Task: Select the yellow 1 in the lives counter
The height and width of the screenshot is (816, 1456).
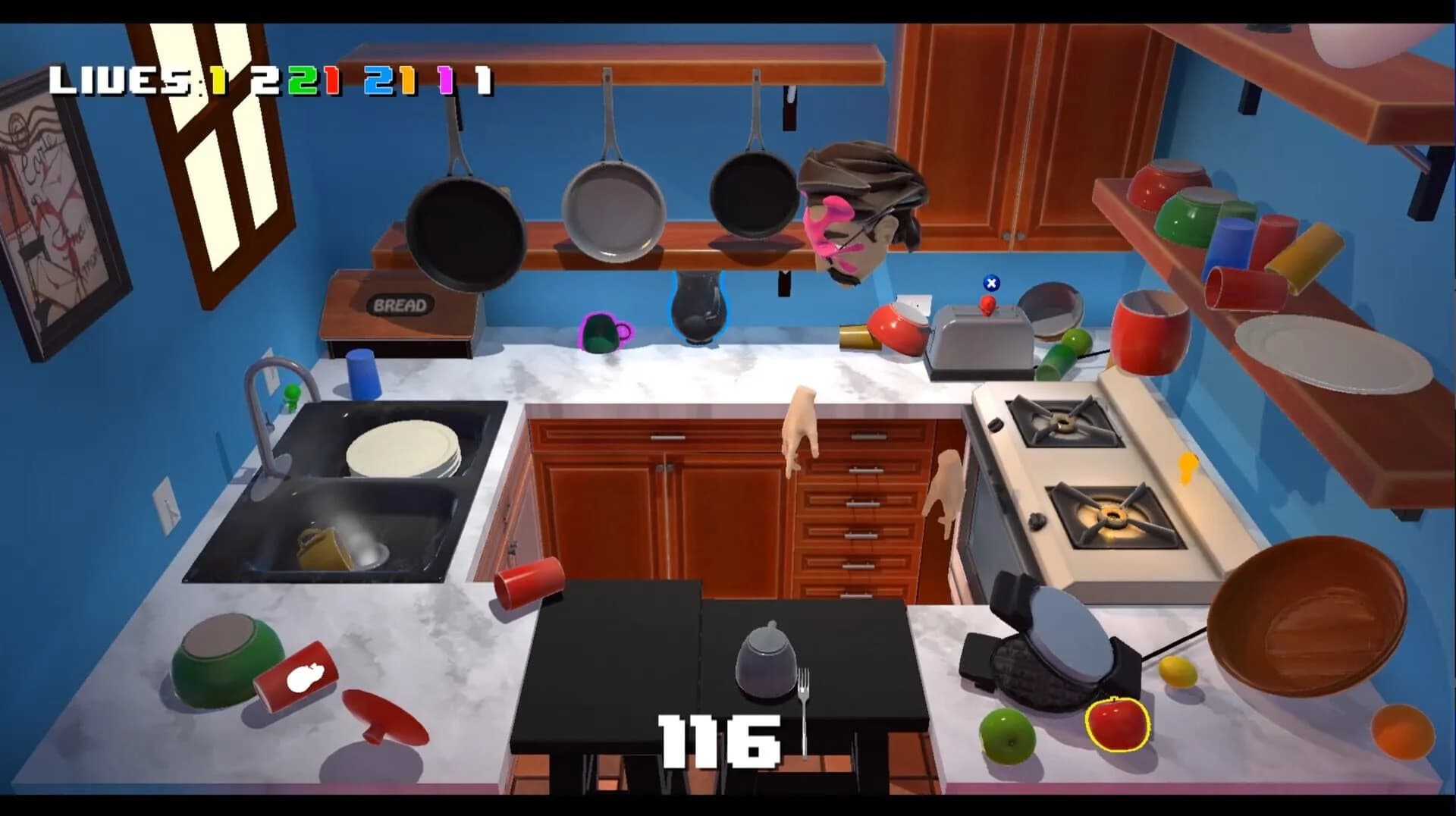Action: click(218, 80)
